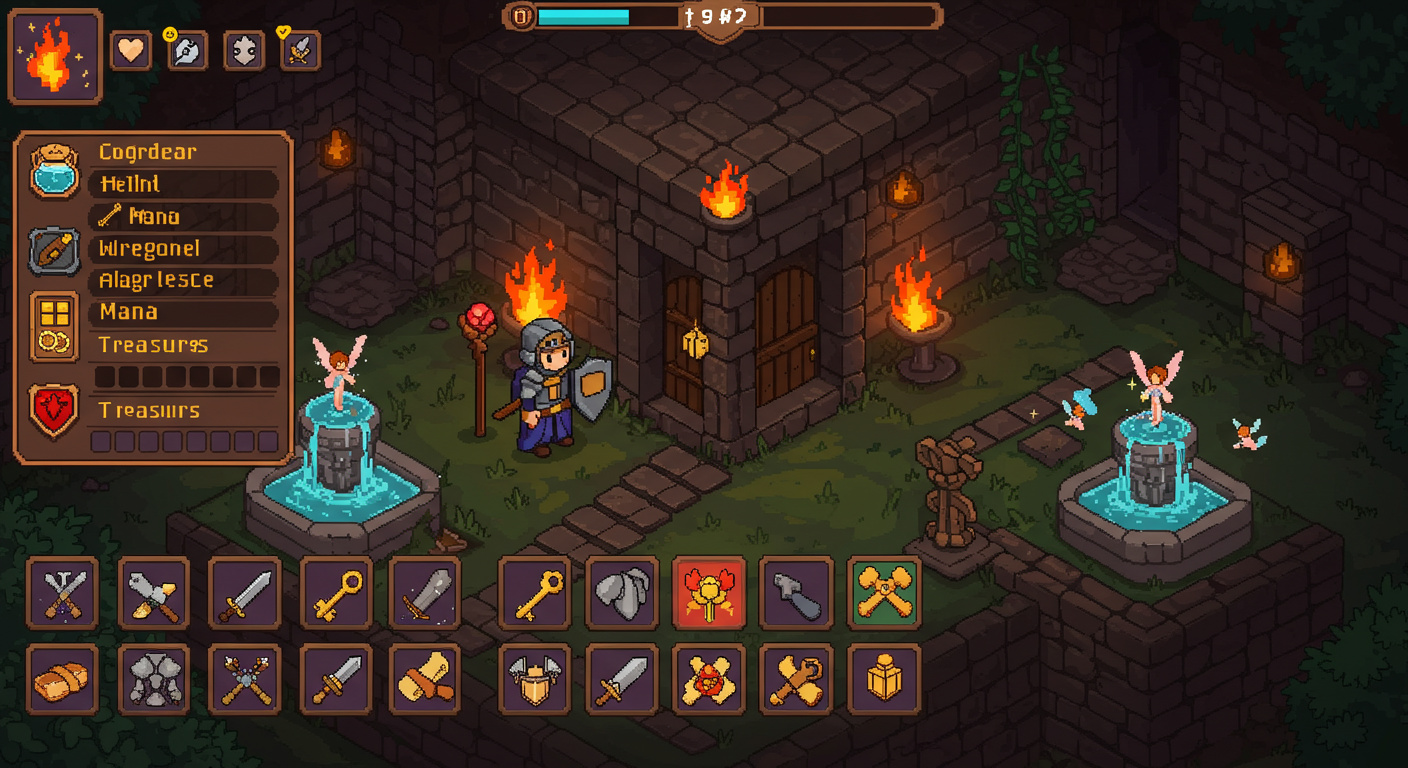Select the large fire spell icon

[x=55, y=57]
